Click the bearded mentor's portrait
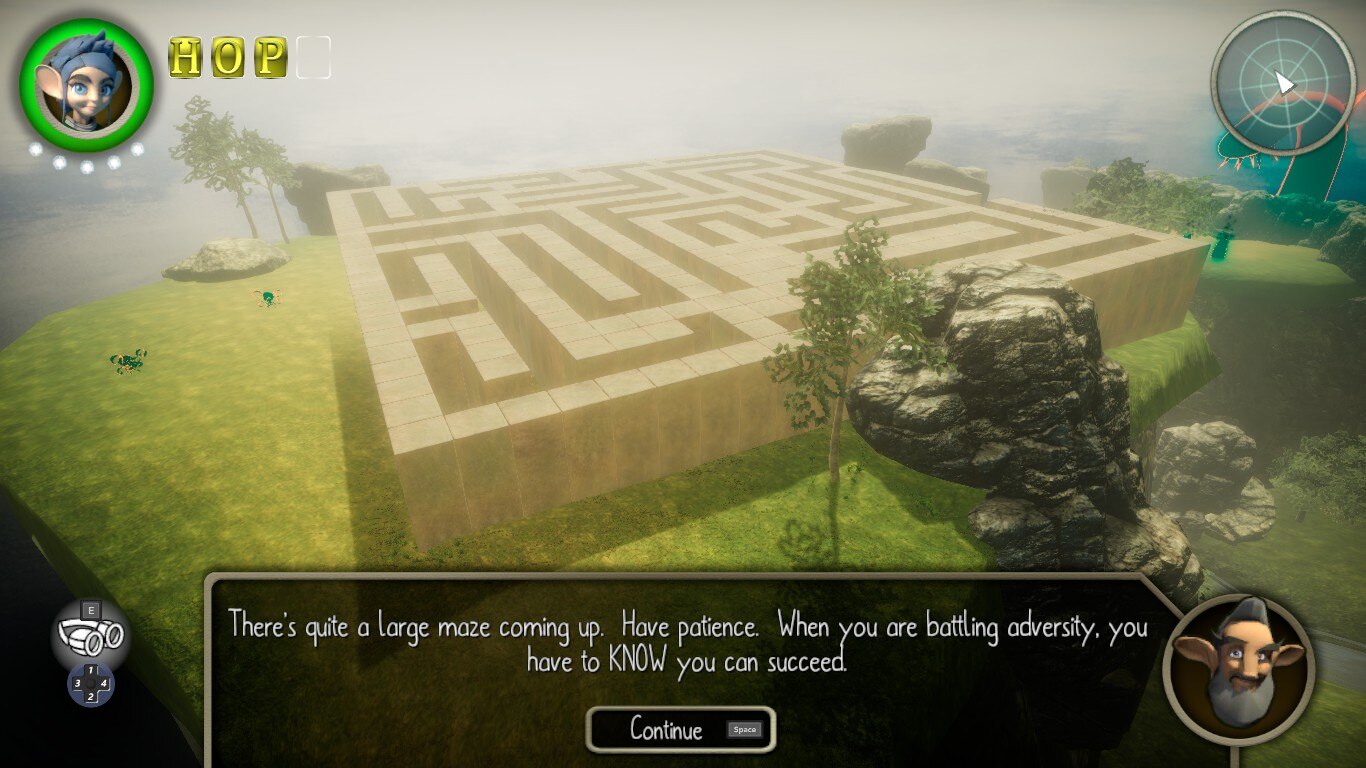Viewport: 1366px width, 768px height. (1239, 667)
